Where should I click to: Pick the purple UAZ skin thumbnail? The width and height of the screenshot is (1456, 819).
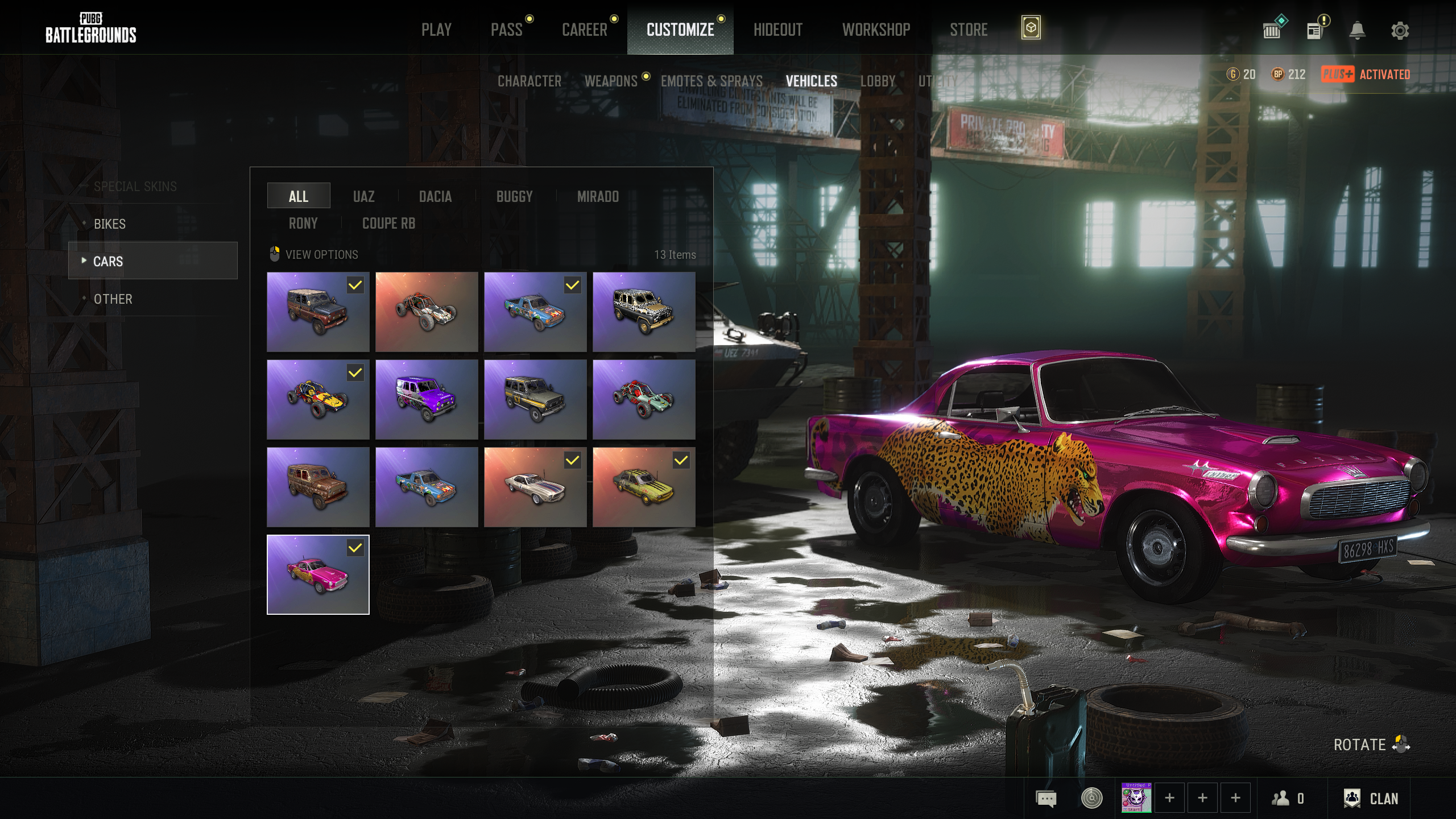pos(427,399)
